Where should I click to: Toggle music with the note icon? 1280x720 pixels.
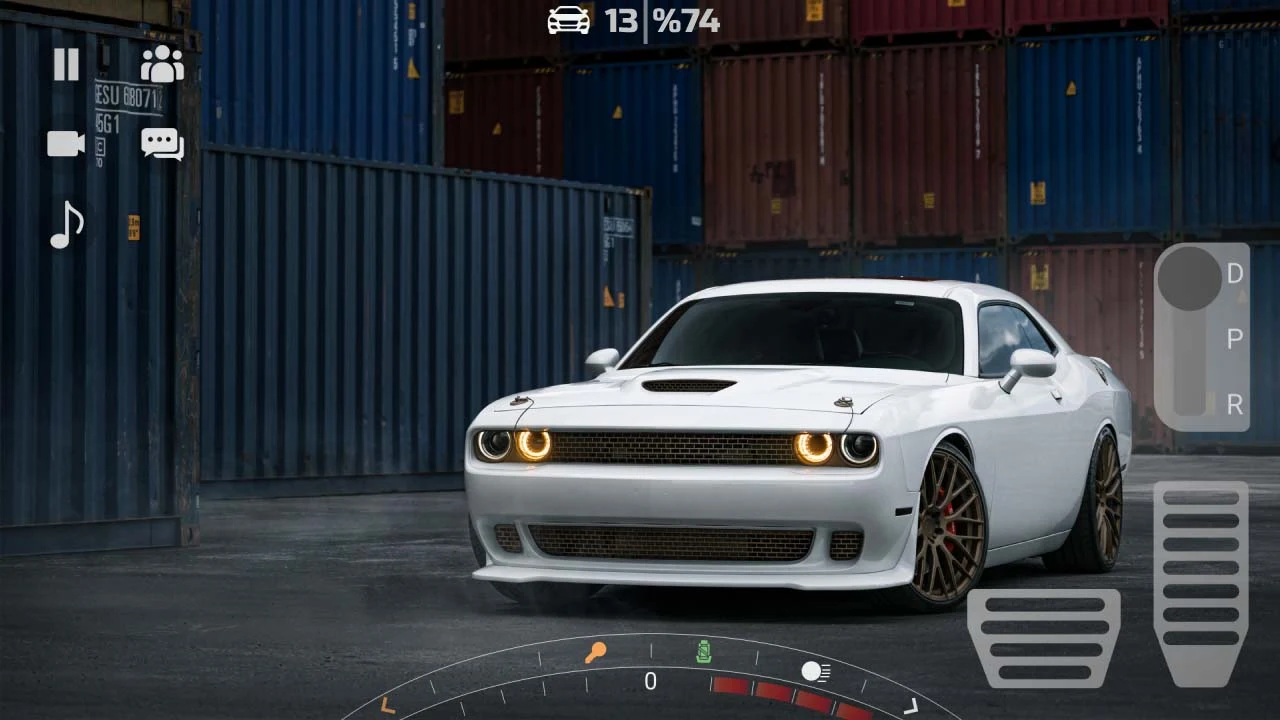click(66, 225)
